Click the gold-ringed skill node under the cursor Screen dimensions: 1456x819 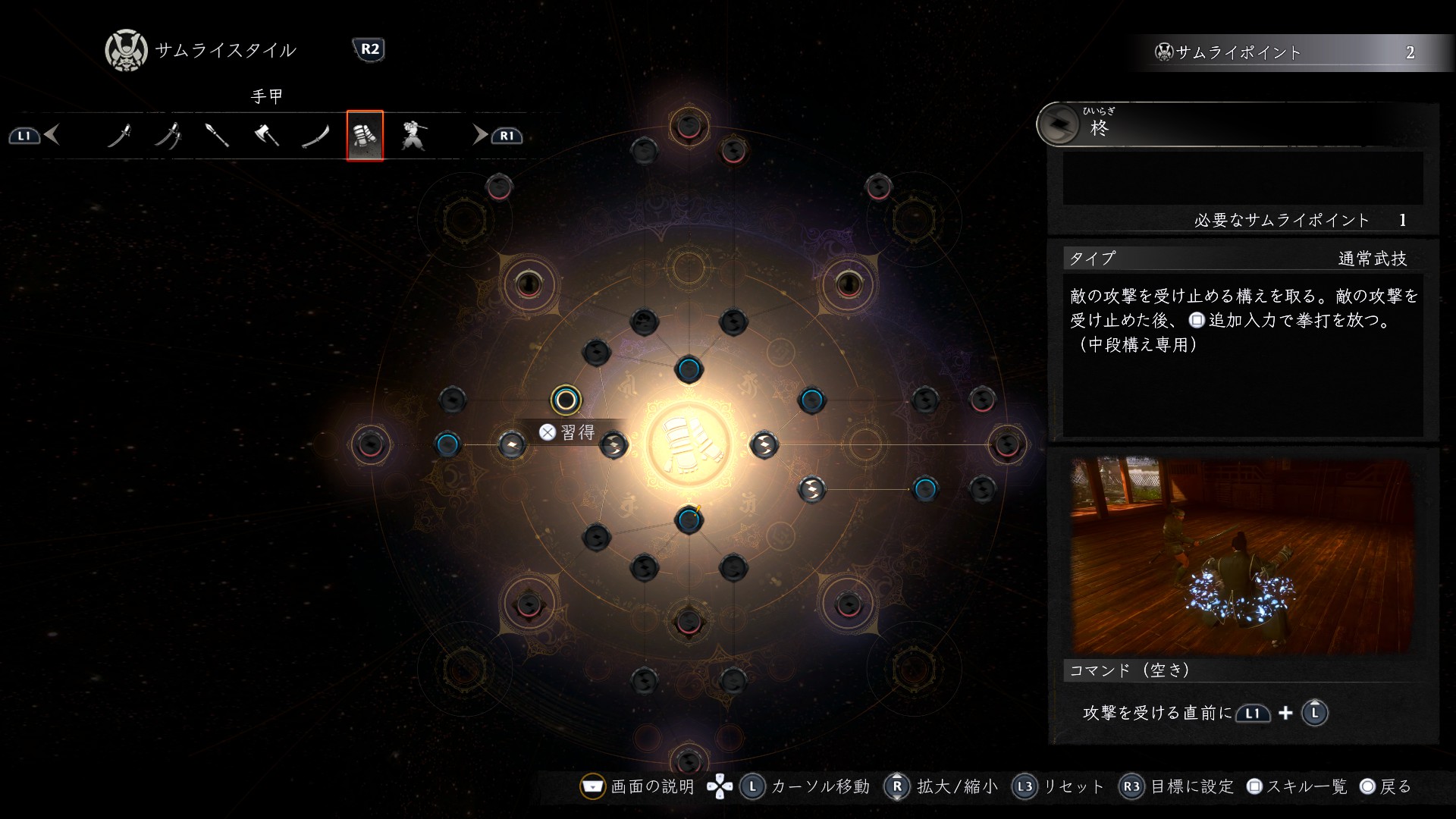[x=566, y=399]
